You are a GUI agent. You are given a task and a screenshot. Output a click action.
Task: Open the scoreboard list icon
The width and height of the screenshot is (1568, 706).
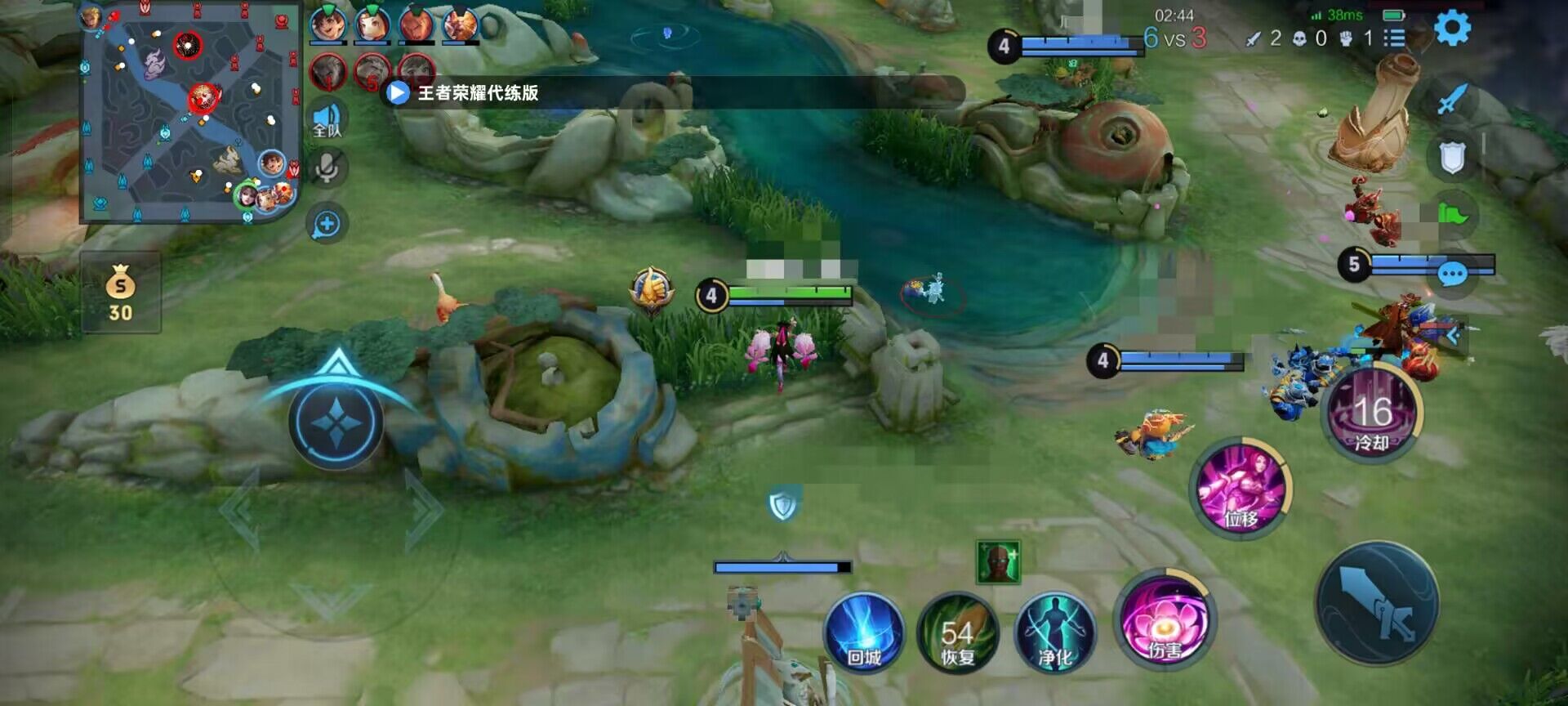pos(1394,38)
